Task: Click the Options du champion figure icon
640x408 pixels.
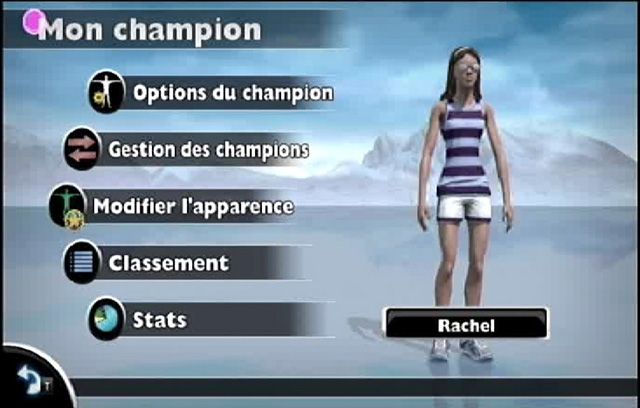Action: click(x=105, y=92)
